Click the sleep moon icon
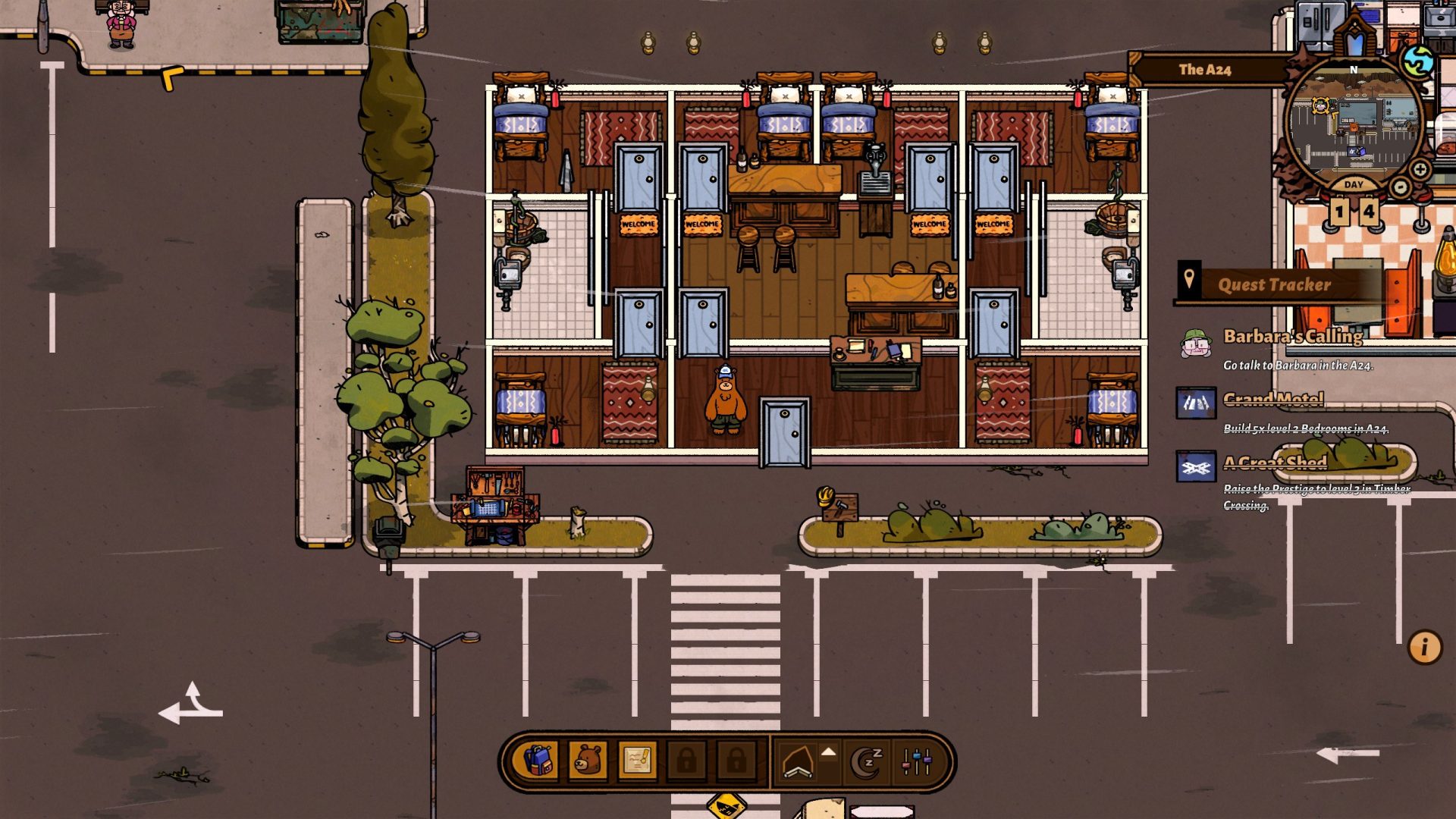1456x819 pixels. tap(868, 762)
